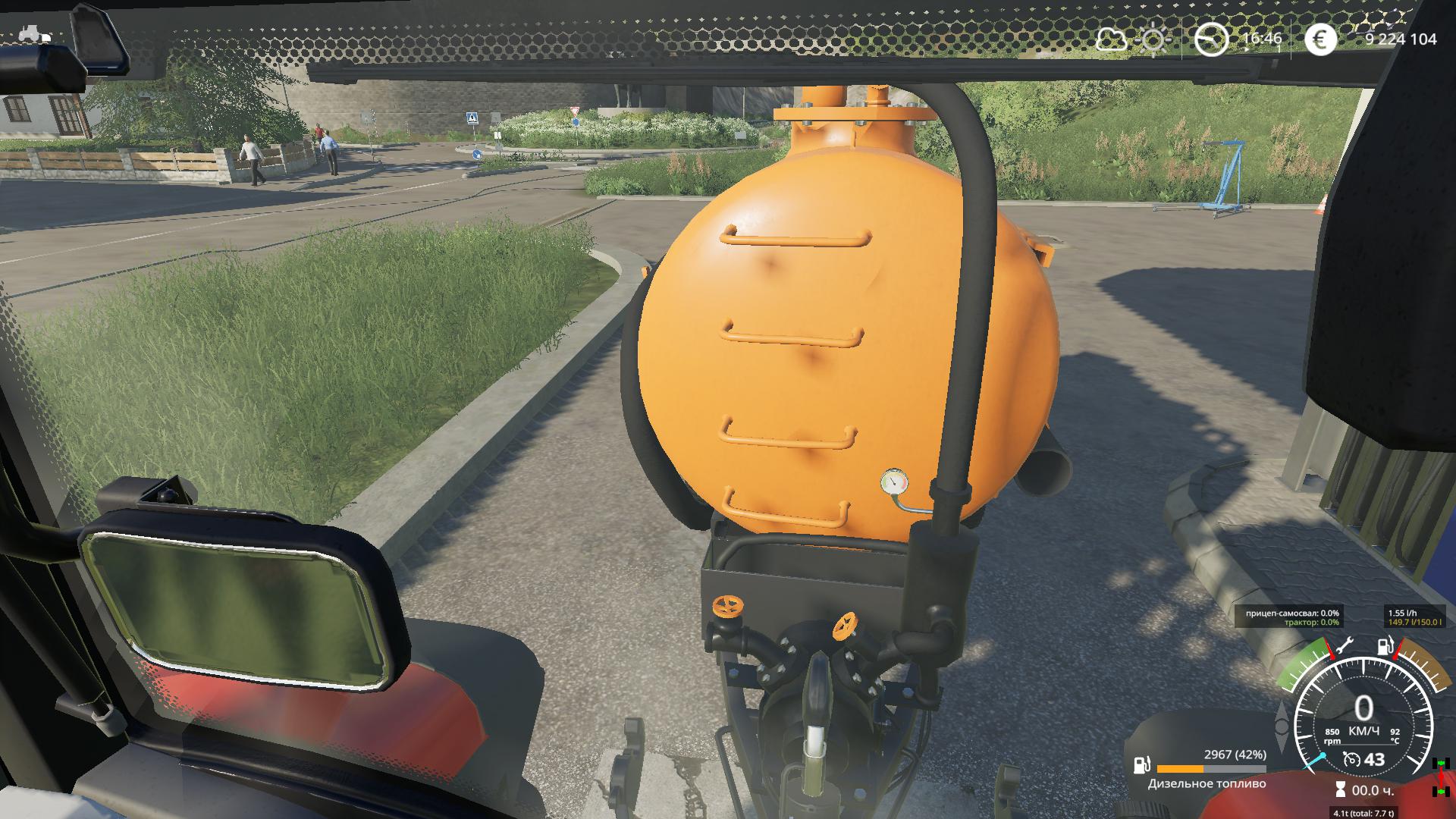
Task: Open finances via the euro icon
Action: 1320,39
